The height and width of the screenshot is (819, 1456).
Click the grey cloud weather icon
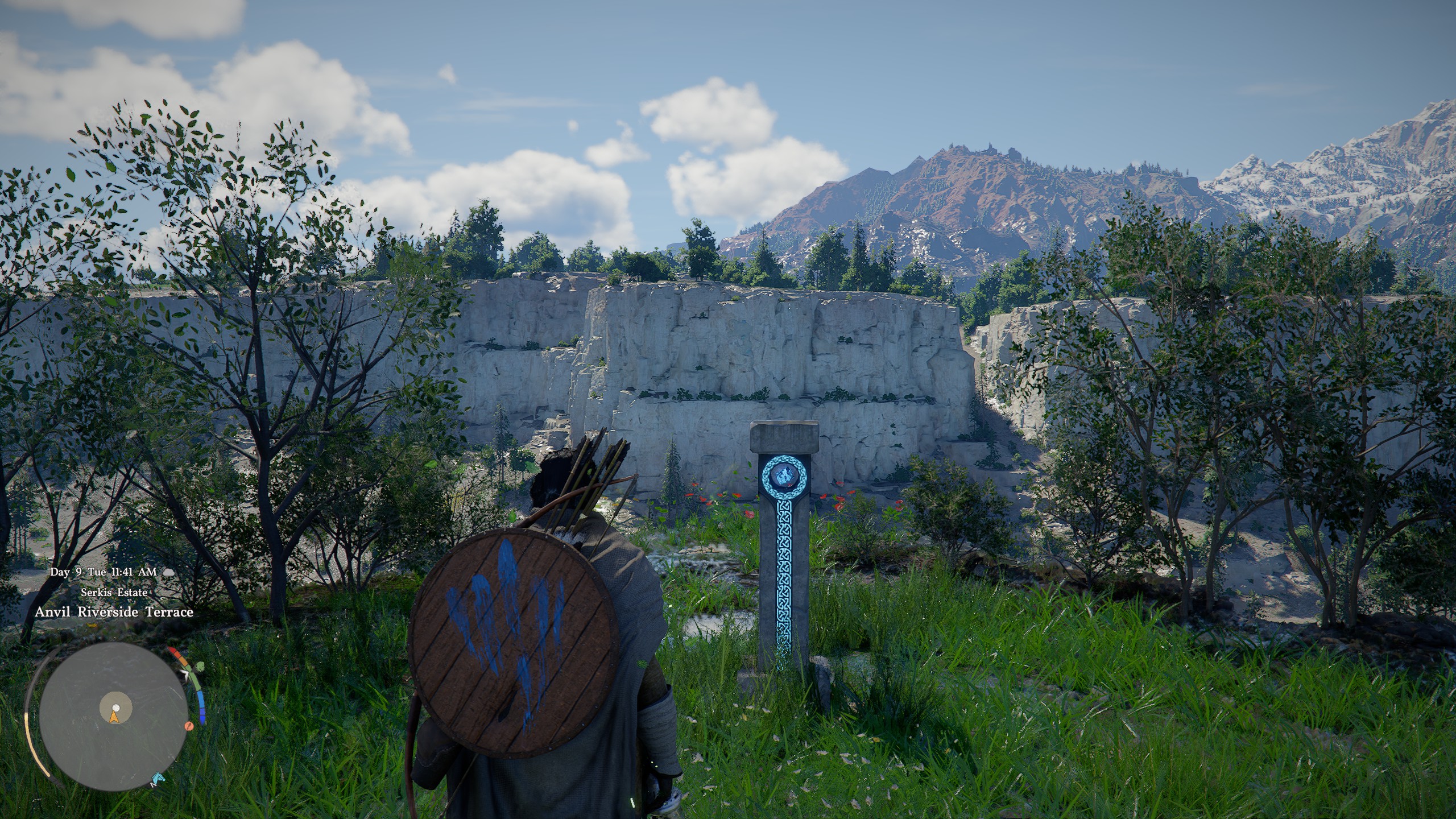[x=168, y=572]
